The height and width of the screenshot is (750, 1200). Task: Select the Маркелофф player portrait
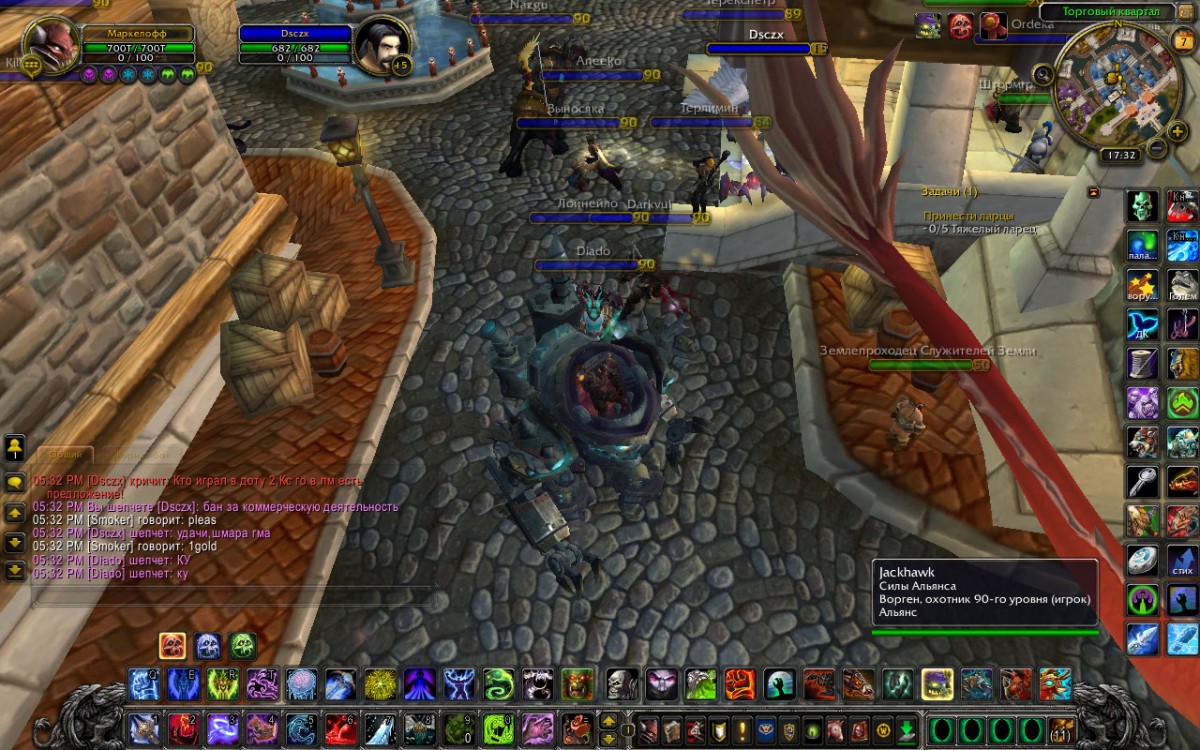click(52, 44)
